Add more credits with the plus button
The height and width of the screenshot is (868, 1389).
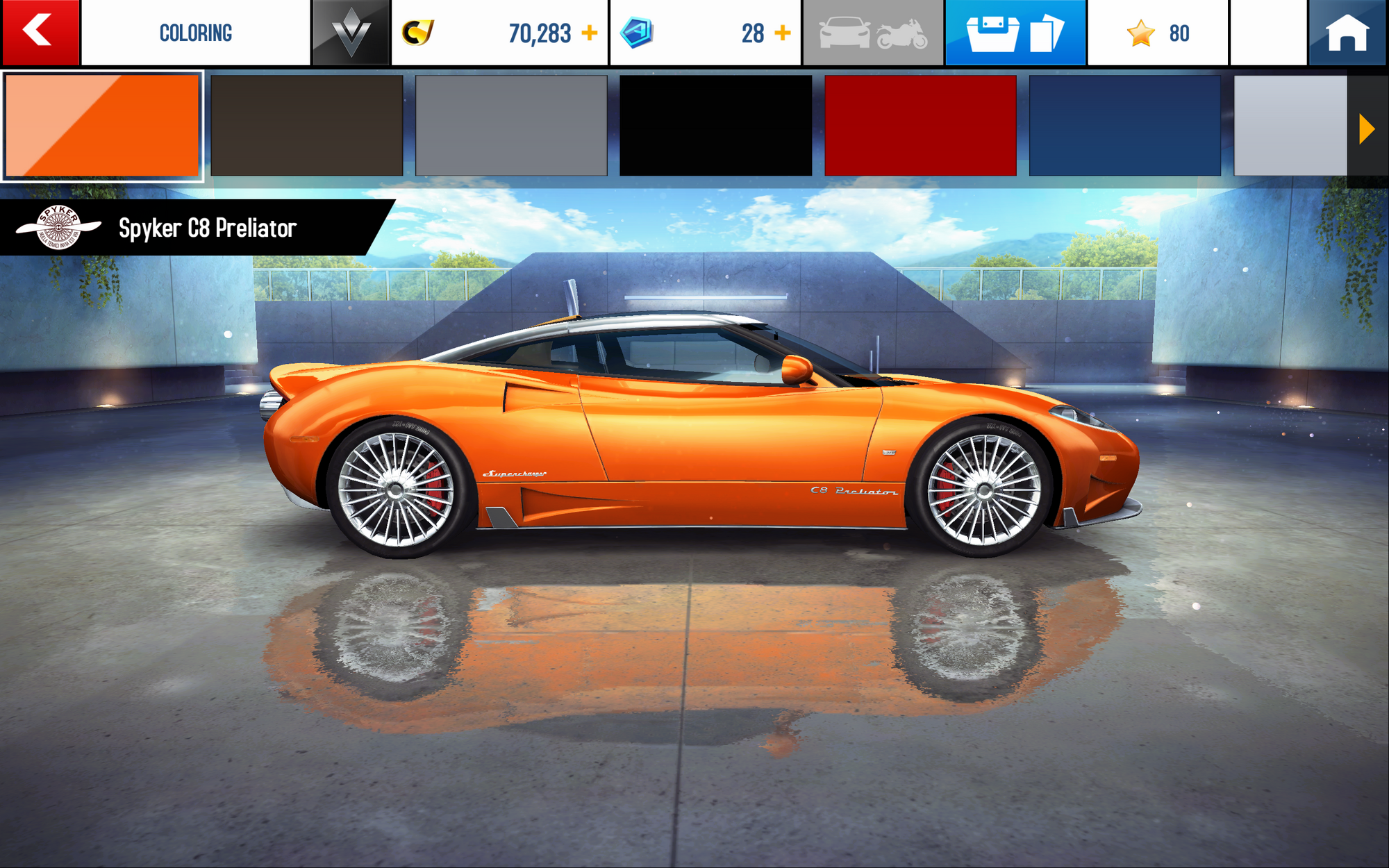click(590, 33)
